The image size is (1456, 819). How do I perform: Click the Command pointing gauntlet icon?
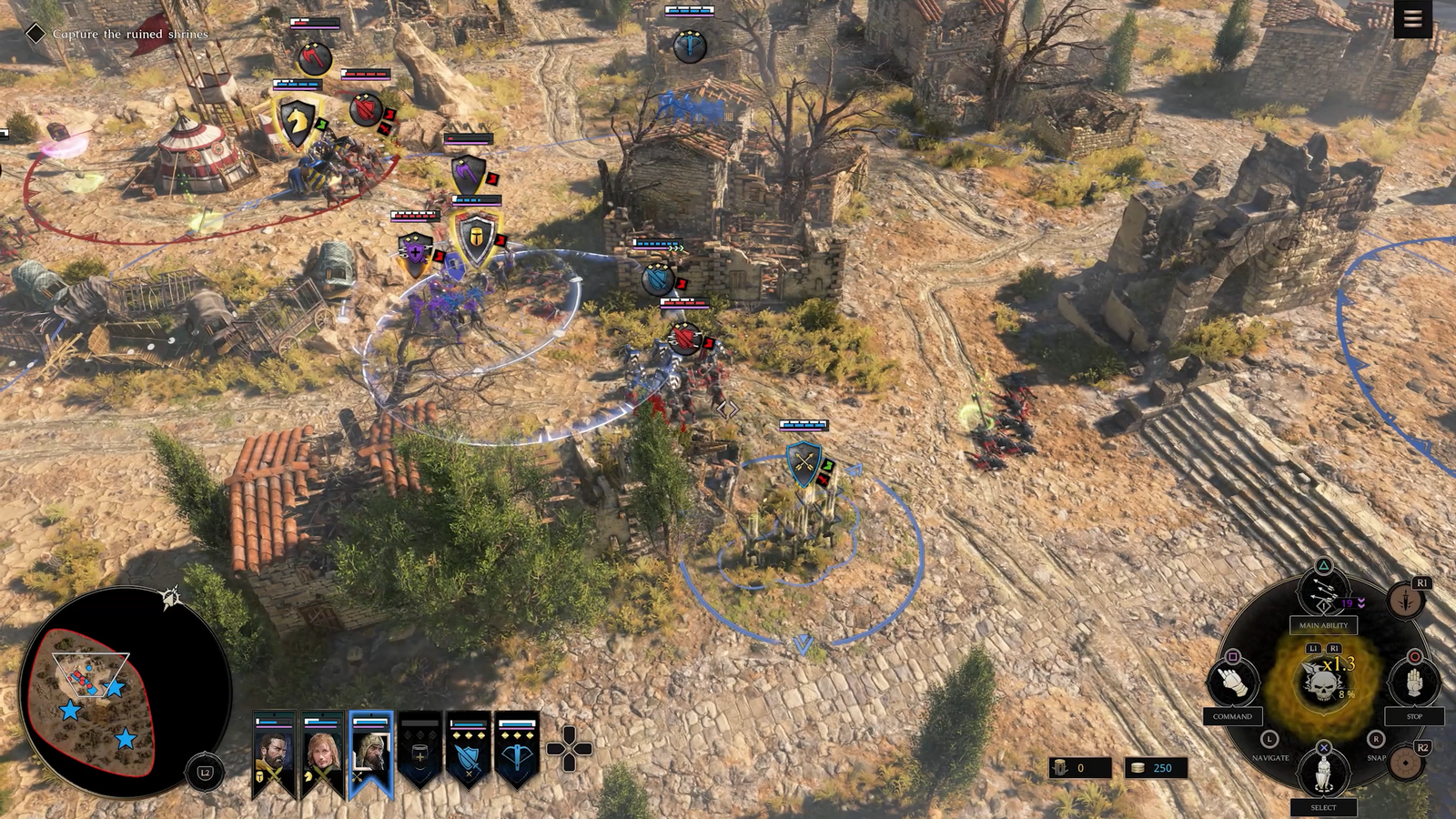[1233, 682]
